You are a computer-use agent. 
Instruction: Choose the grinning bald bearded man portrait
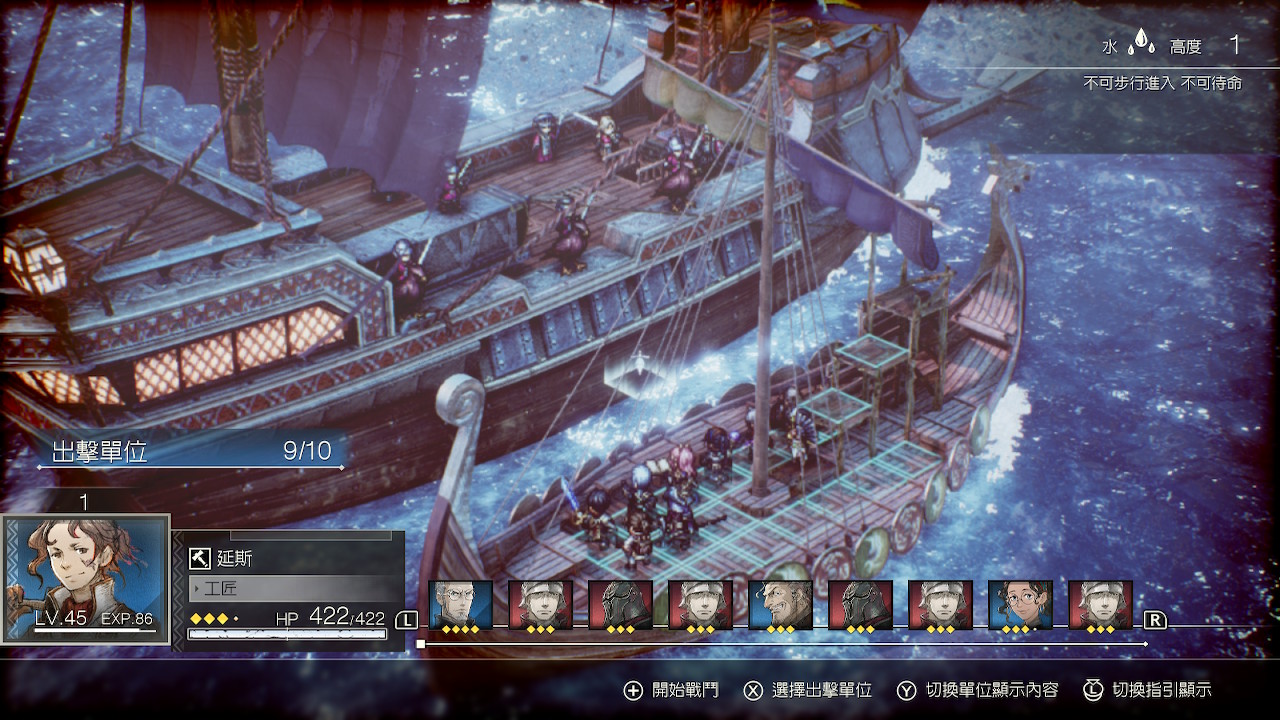tap(780, 605)
